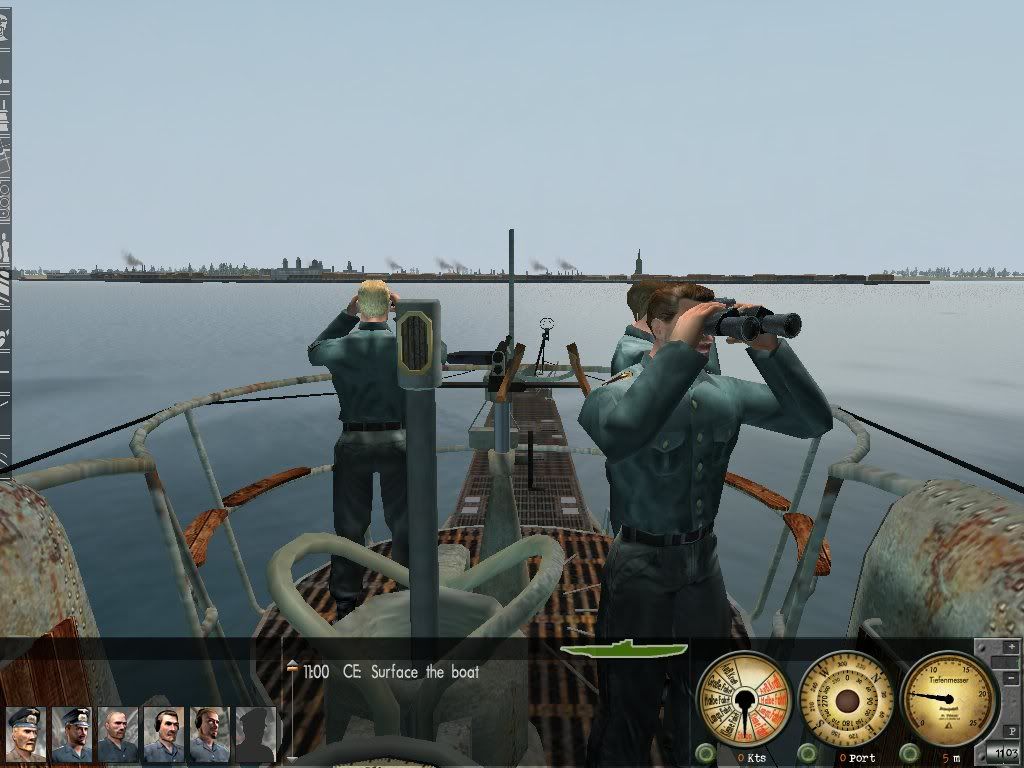The height and width of the screenshot is (768, 1024).
Task: Set speed on the engine telegraph dial
Action: tap(744, 699)
